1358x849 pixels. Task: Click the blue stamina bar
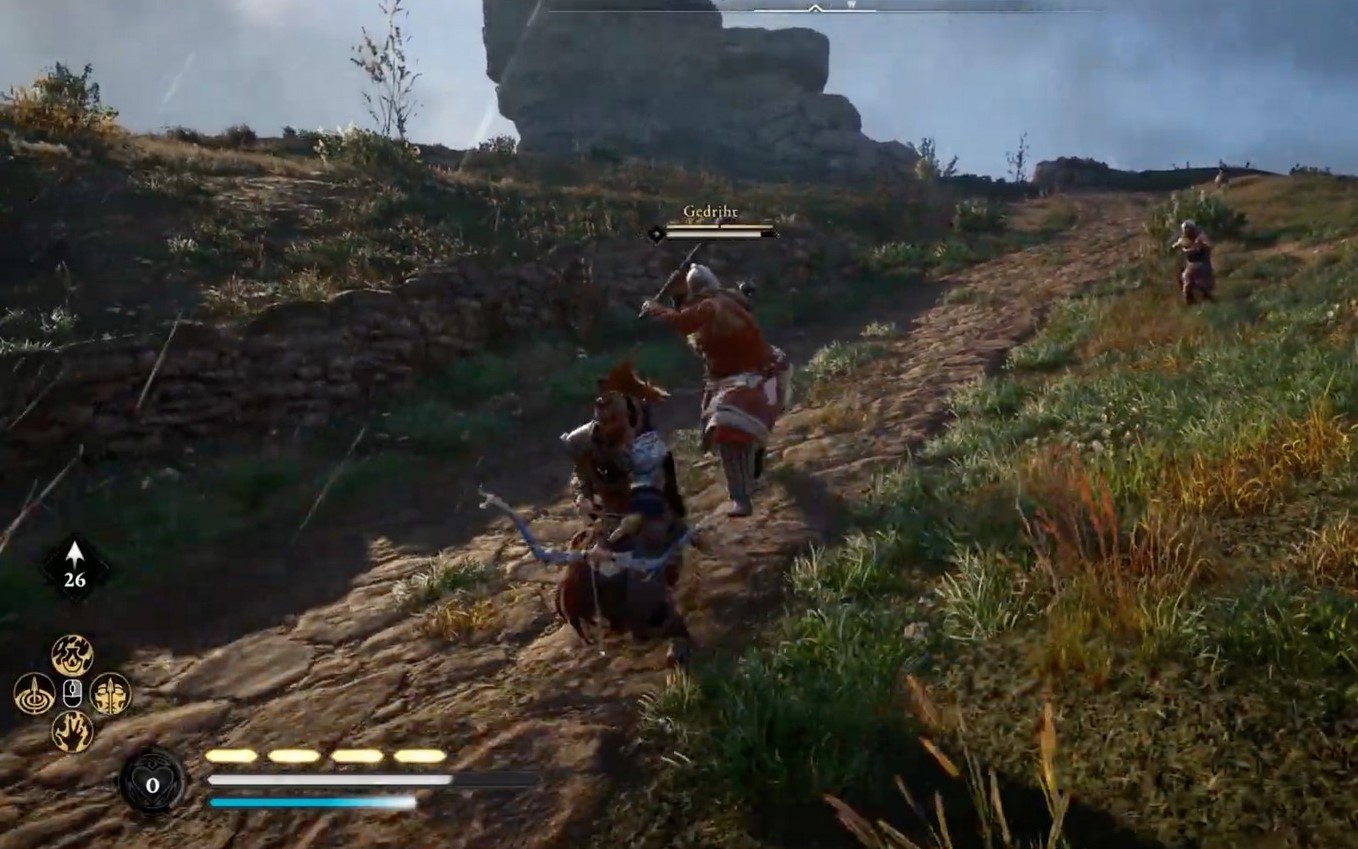[x=310, y=801]
